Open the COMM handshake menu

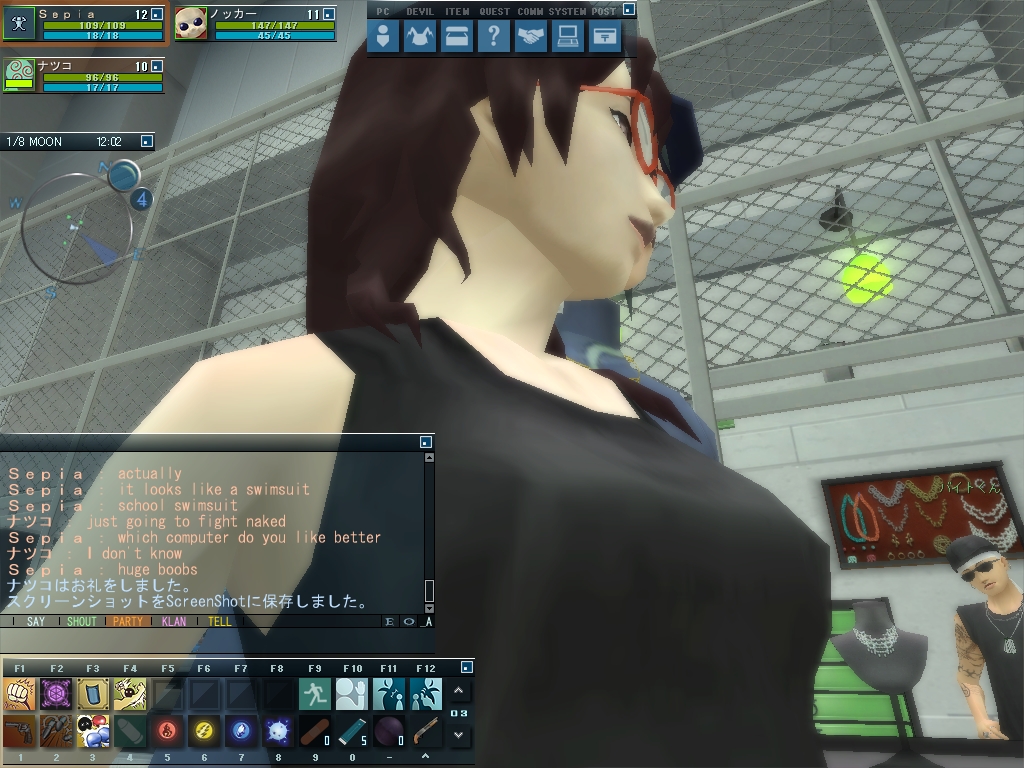[531, 37]
